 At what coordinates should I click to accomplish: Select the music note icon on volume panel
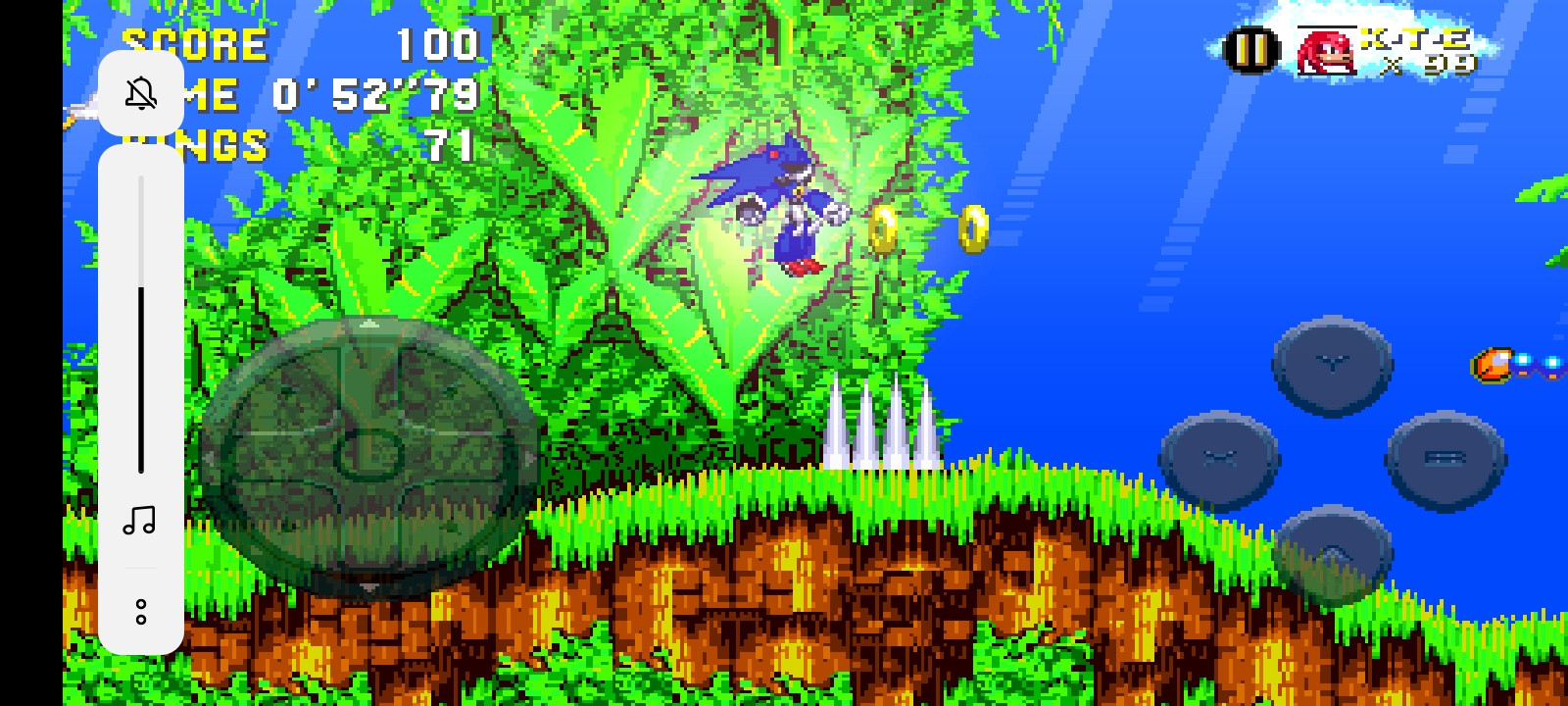(x=141, y=522)
